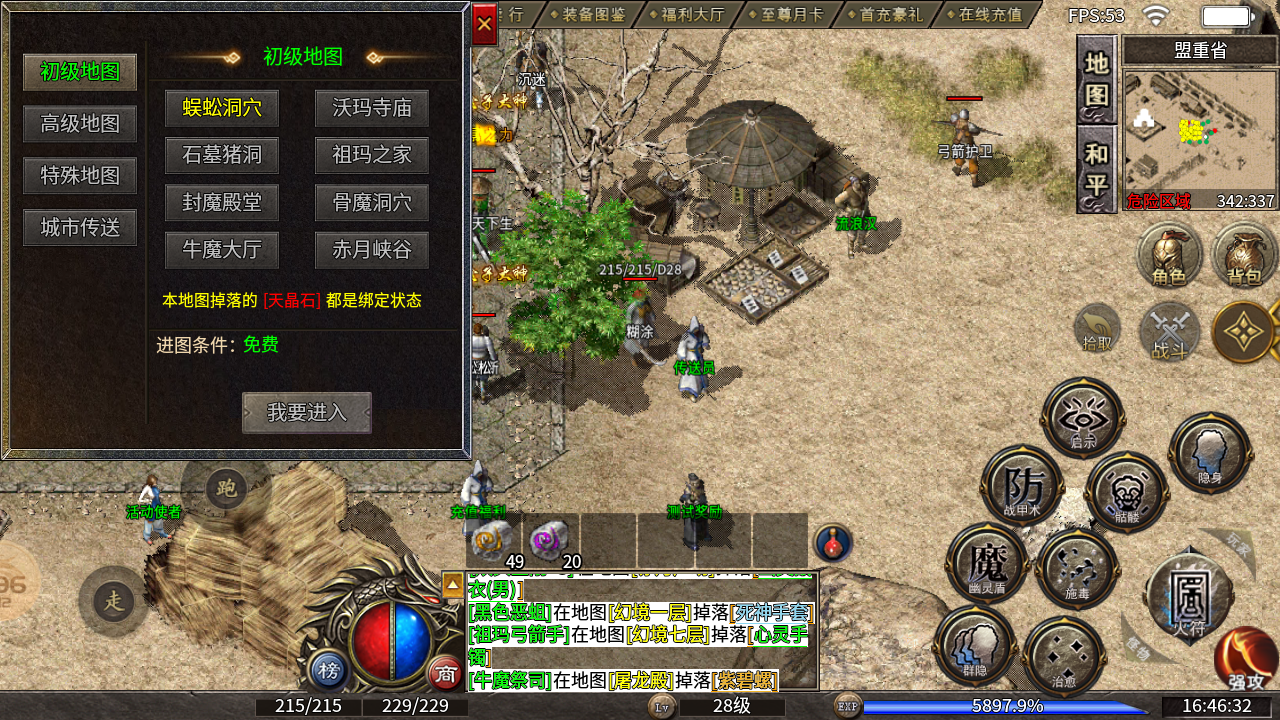Activate the 幽灵盾 skill

click(986, 563)
